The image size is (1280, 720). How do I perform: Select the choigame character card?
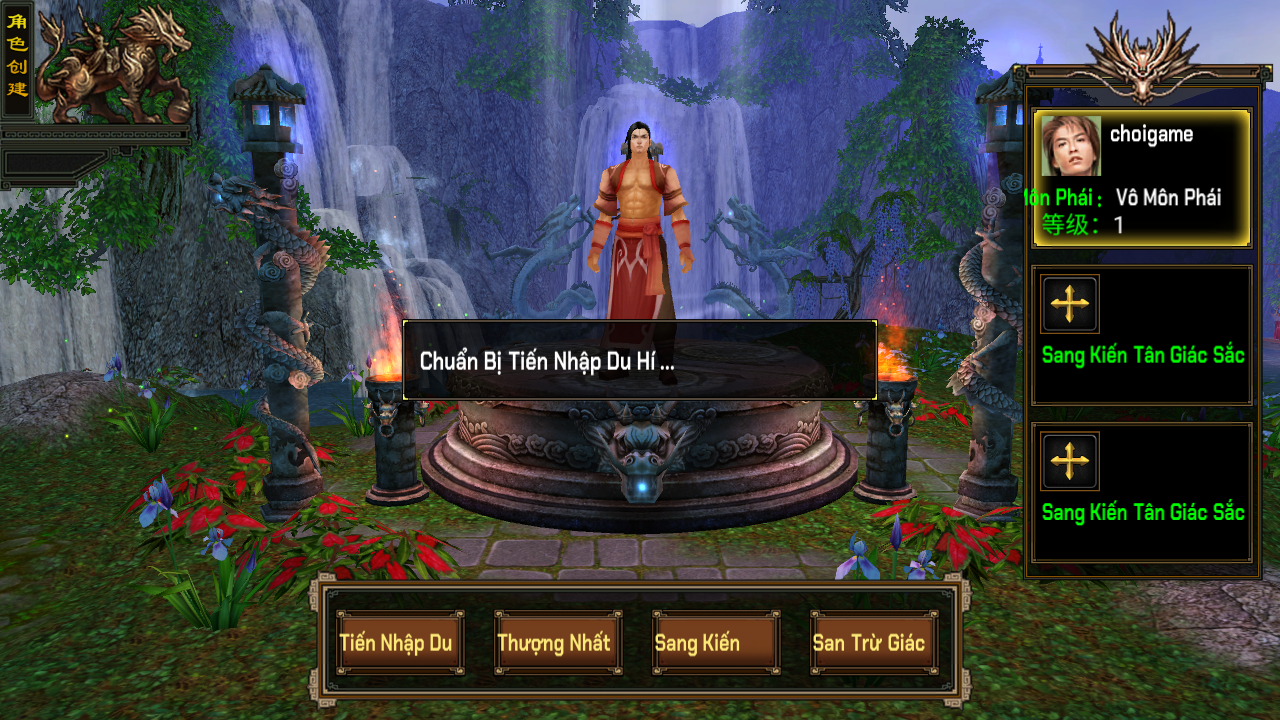click(x=1141, y=178)
